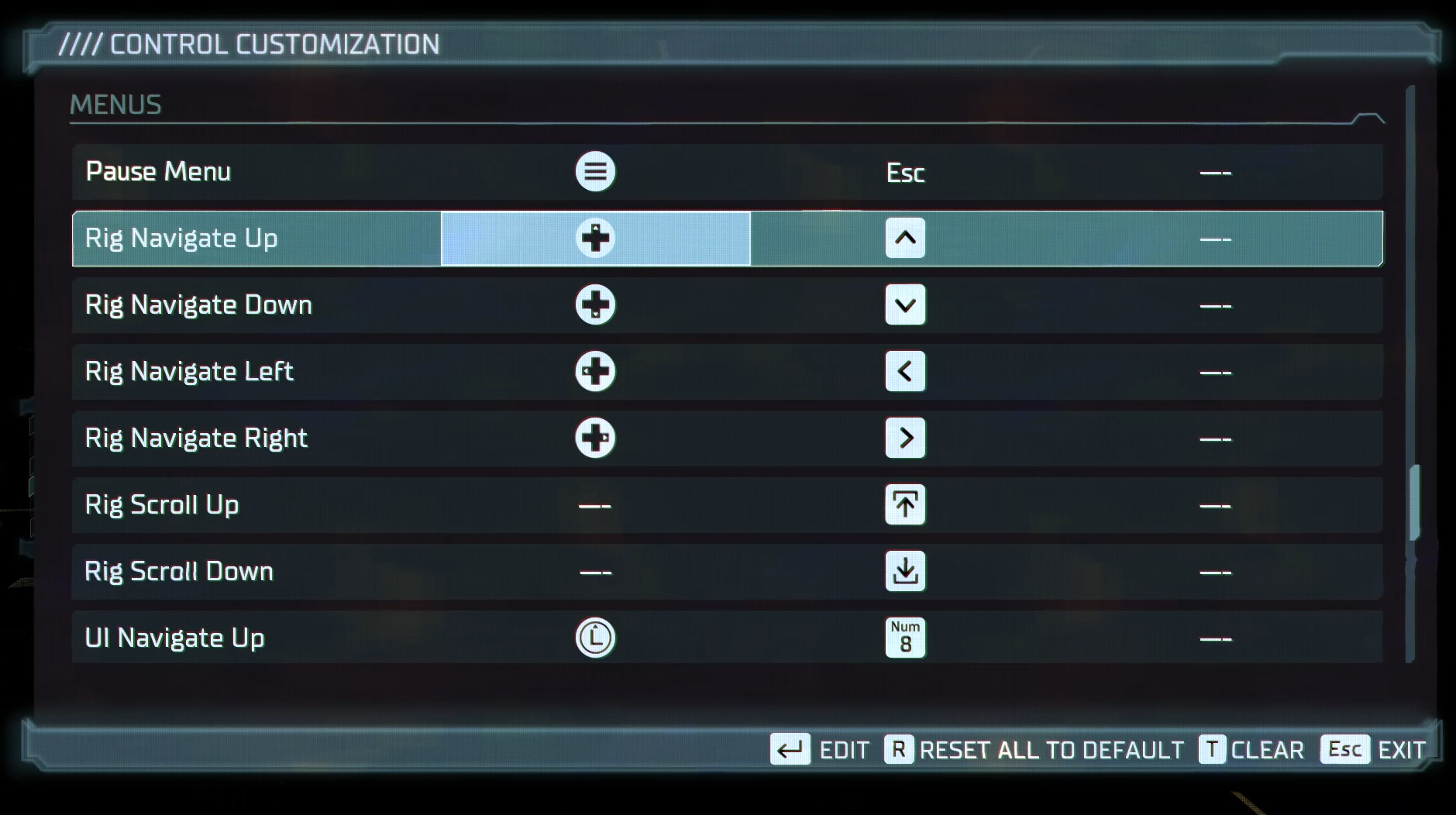Click the D-pad down icon for Rig Navigate Down
Viewport: 1456px width, 815px height.
(594, 305)
